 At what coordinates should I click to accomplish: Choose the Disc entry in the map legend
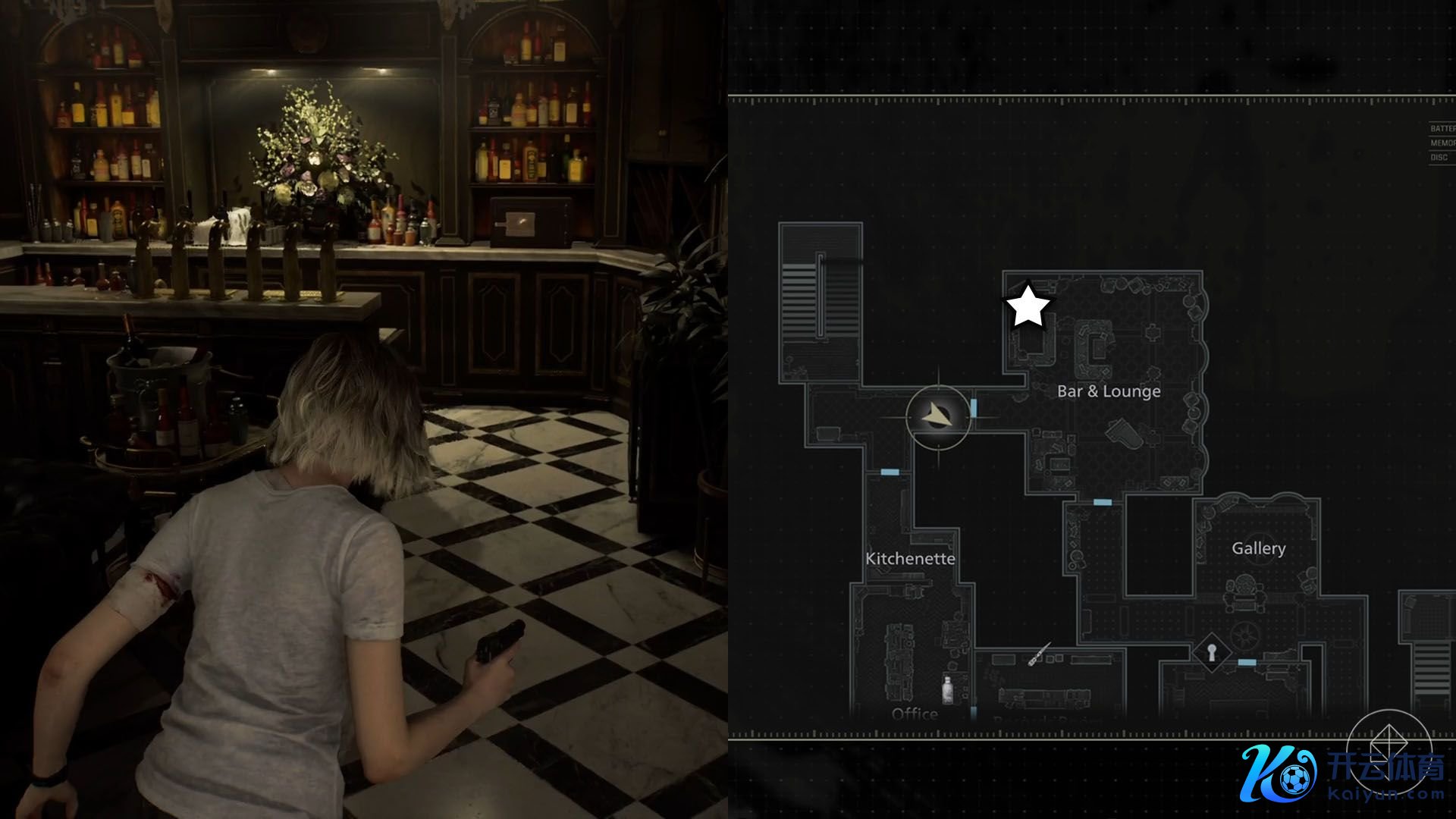click(1439, 158)
